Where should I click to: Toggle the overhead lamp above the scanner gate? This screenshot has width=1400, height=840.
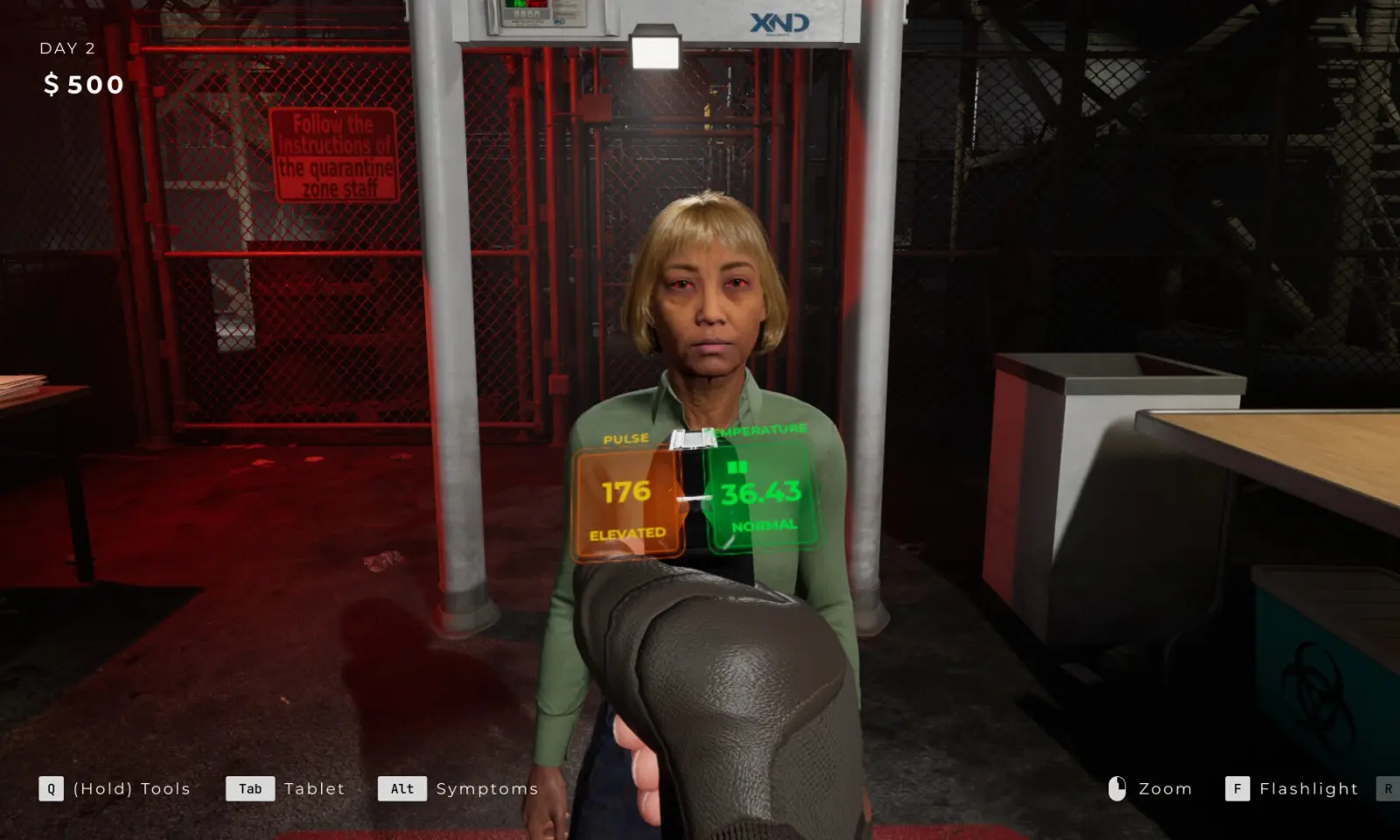coord(655,50)
